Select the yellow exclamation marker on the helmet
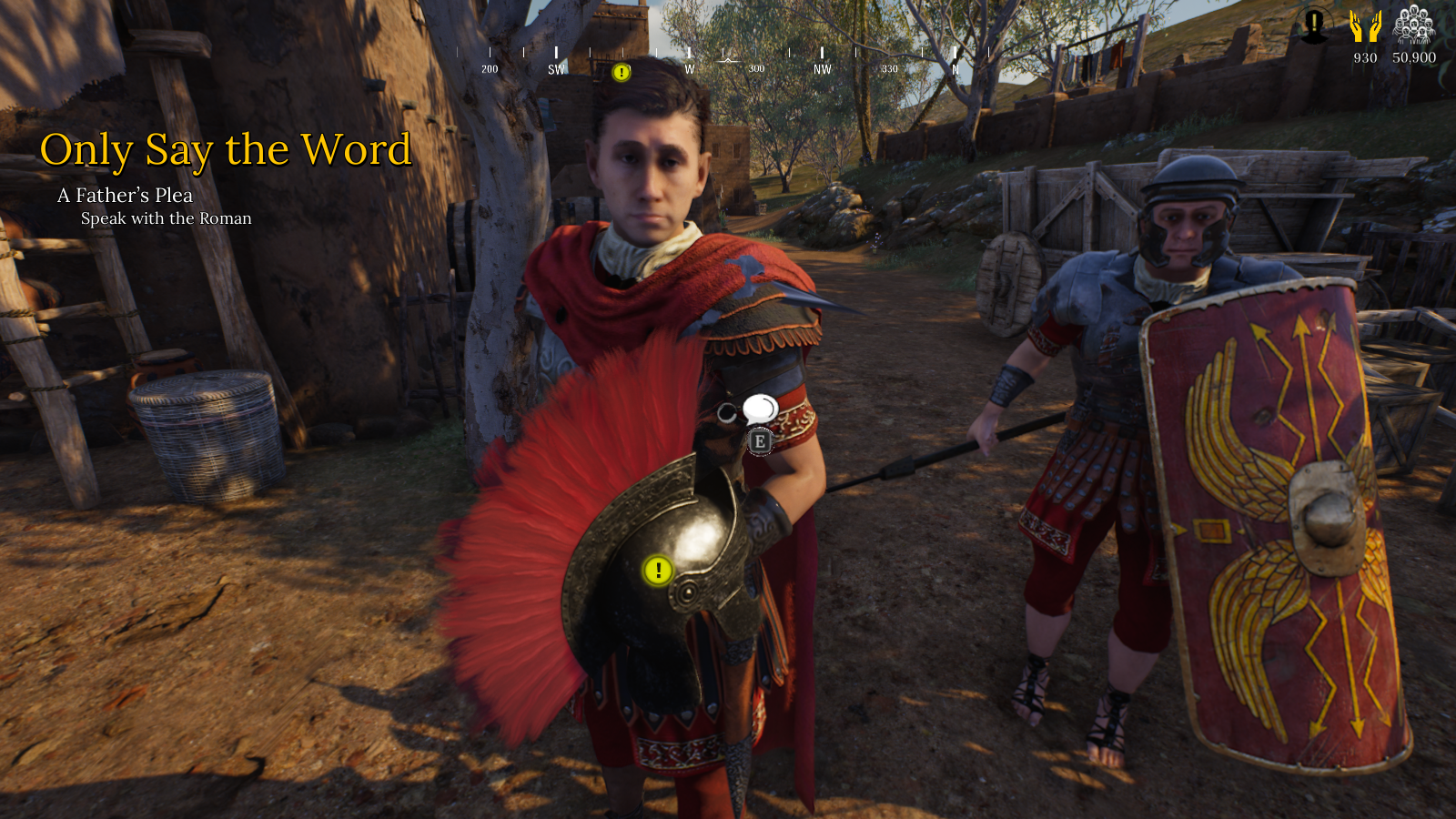This screenshot has height=819, width=1456. (658, 571)
